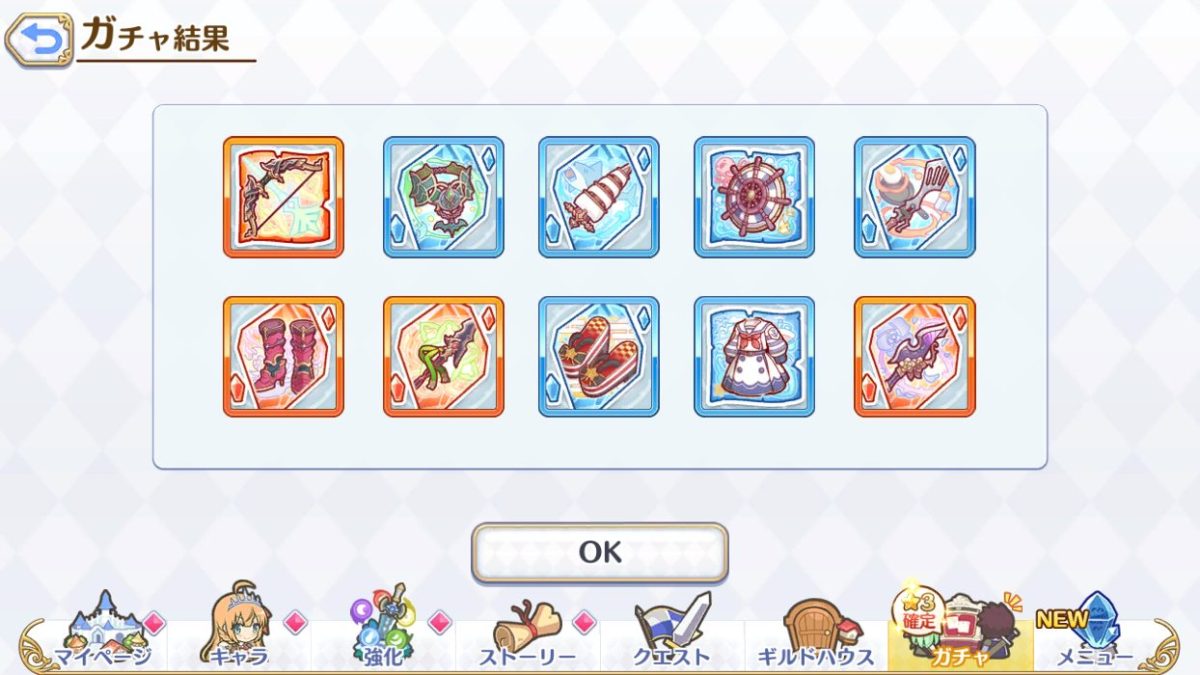
Task: Select the bow equipment result
Action: click(x=283, y=197)
